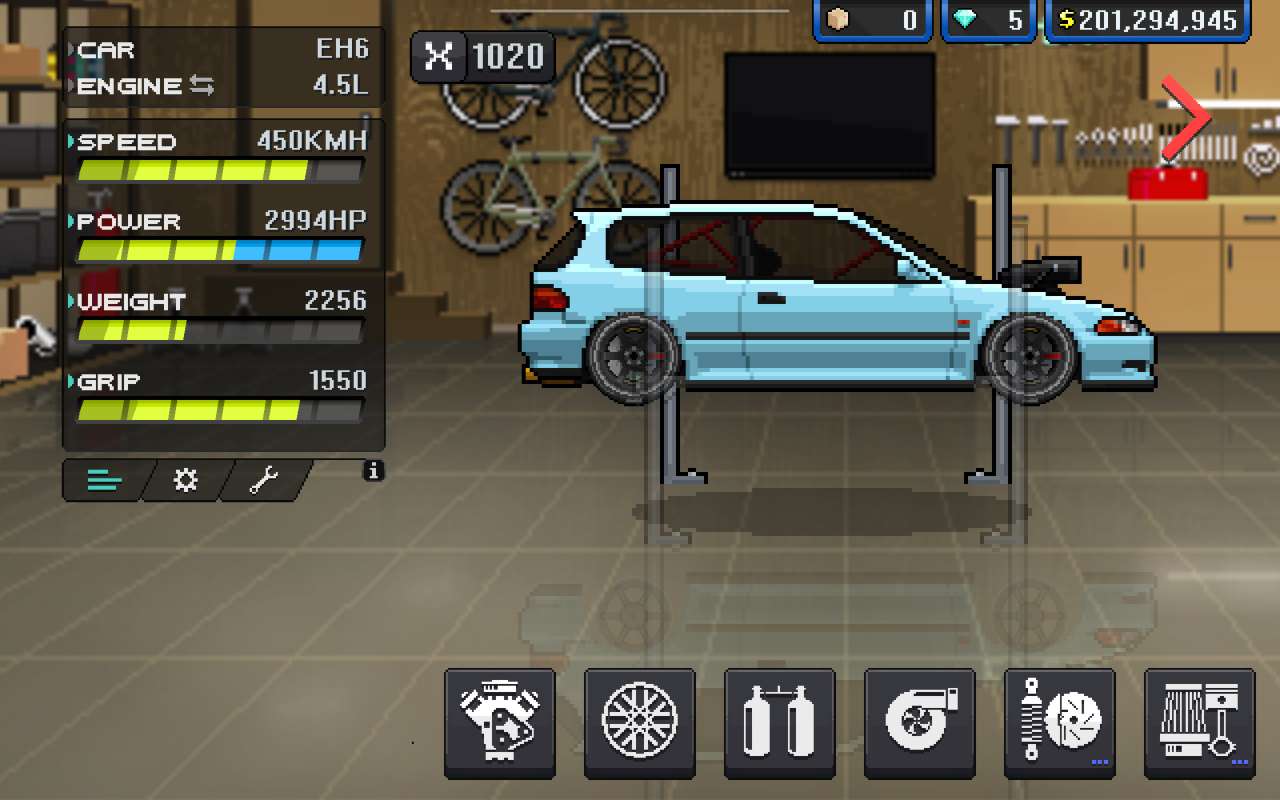Show the info tooltip for stats
Viewport: 1280px width, 800px height.
pos(373,470)
